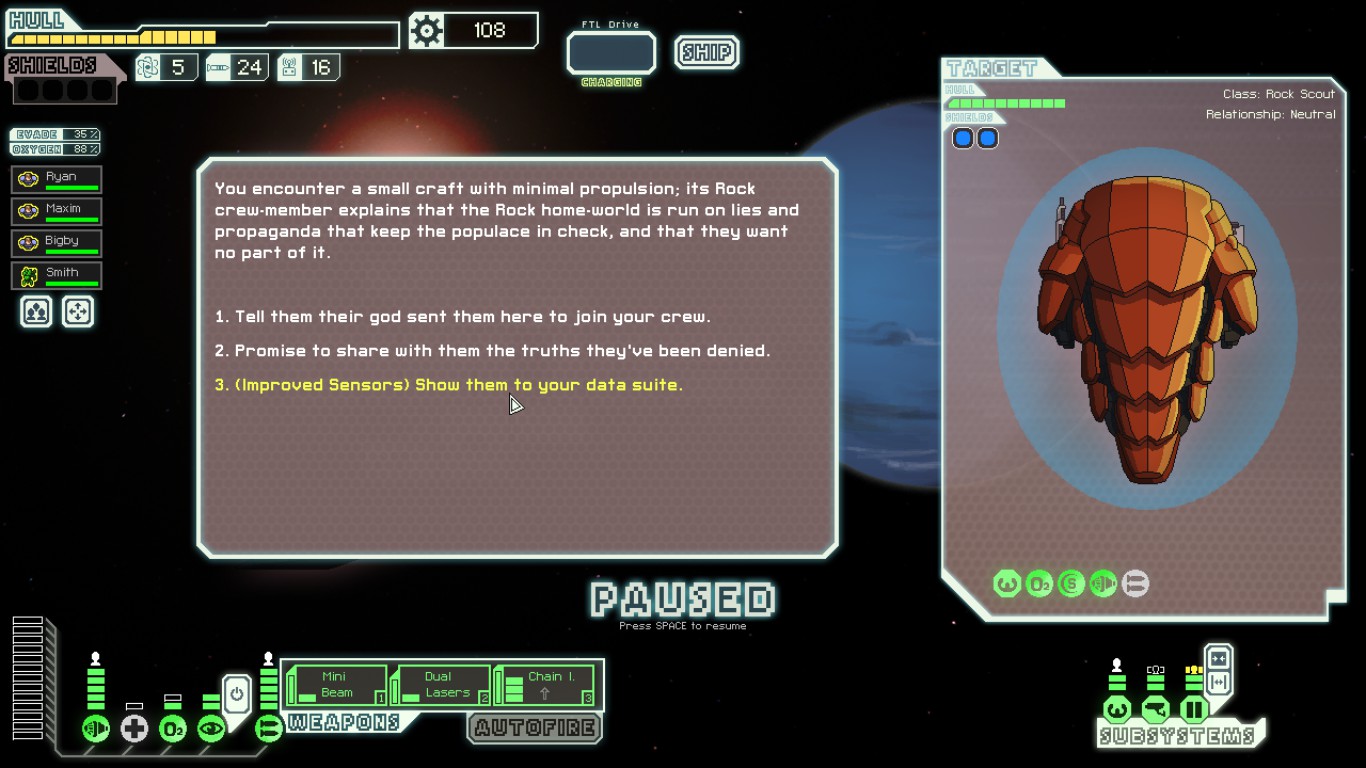Send crew back to saved stations
This screenshot has width=1366, height=768.
click(78, 312)
